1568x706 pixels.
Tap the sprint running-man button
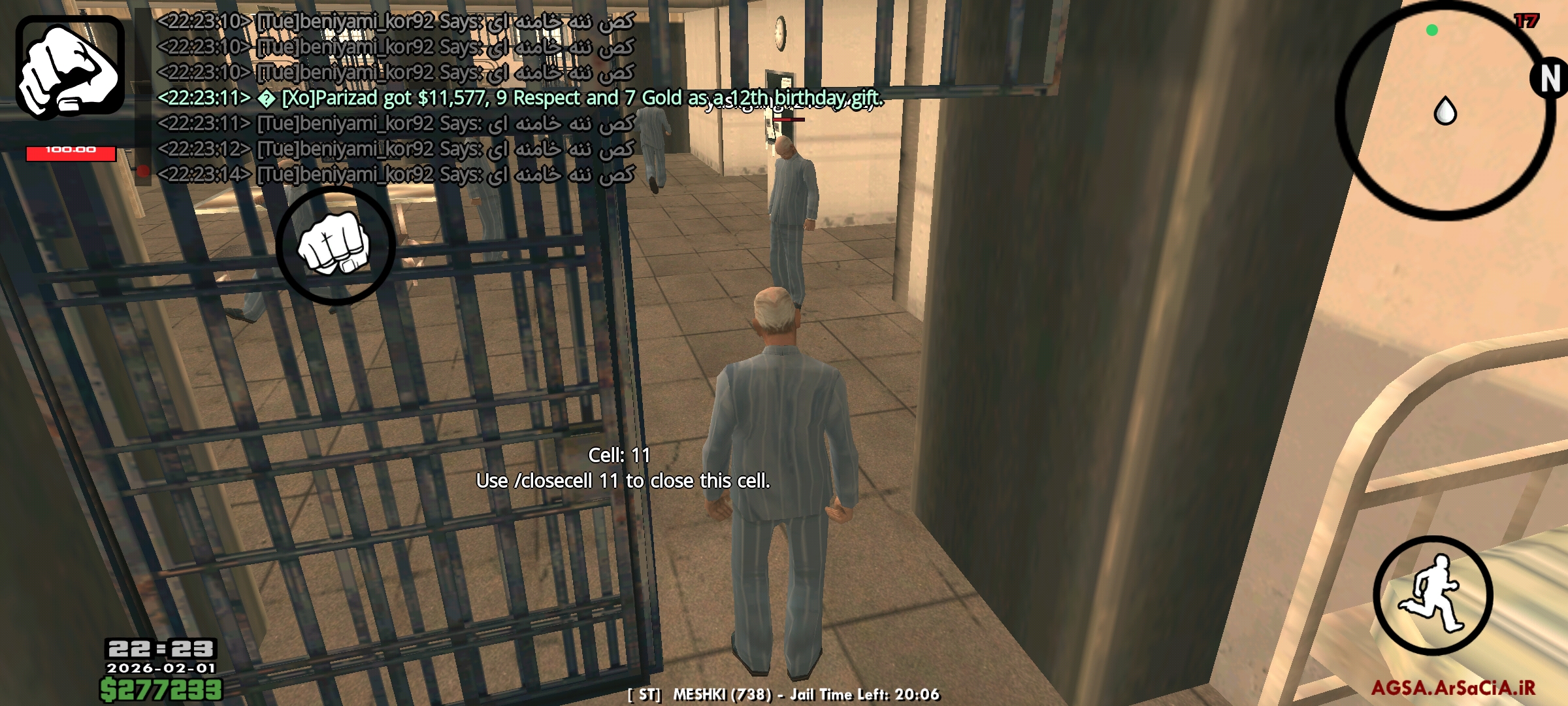[x=1433, y=595]
